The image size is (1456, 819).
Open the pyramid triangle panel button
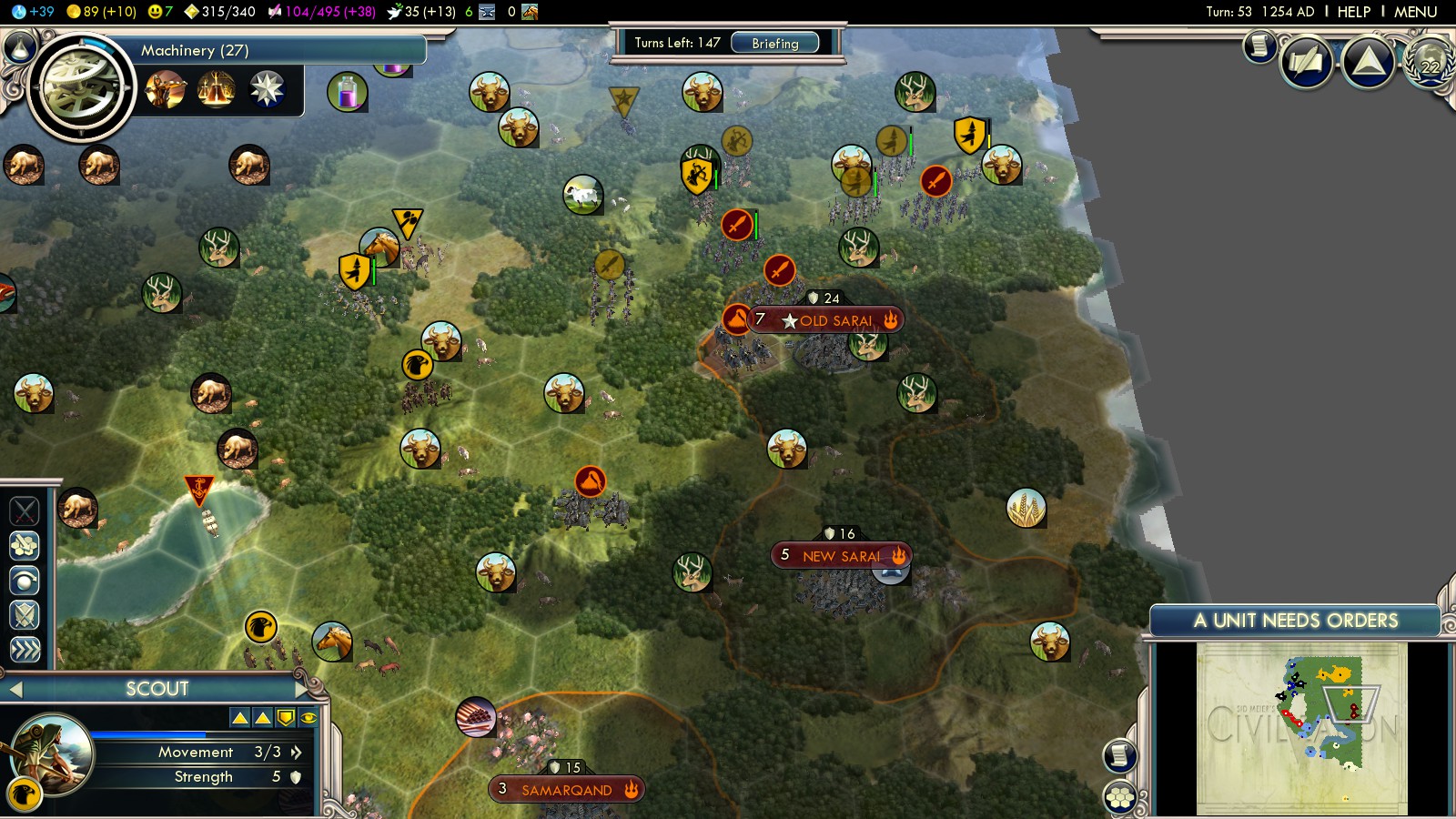[x=1369, y=63]
